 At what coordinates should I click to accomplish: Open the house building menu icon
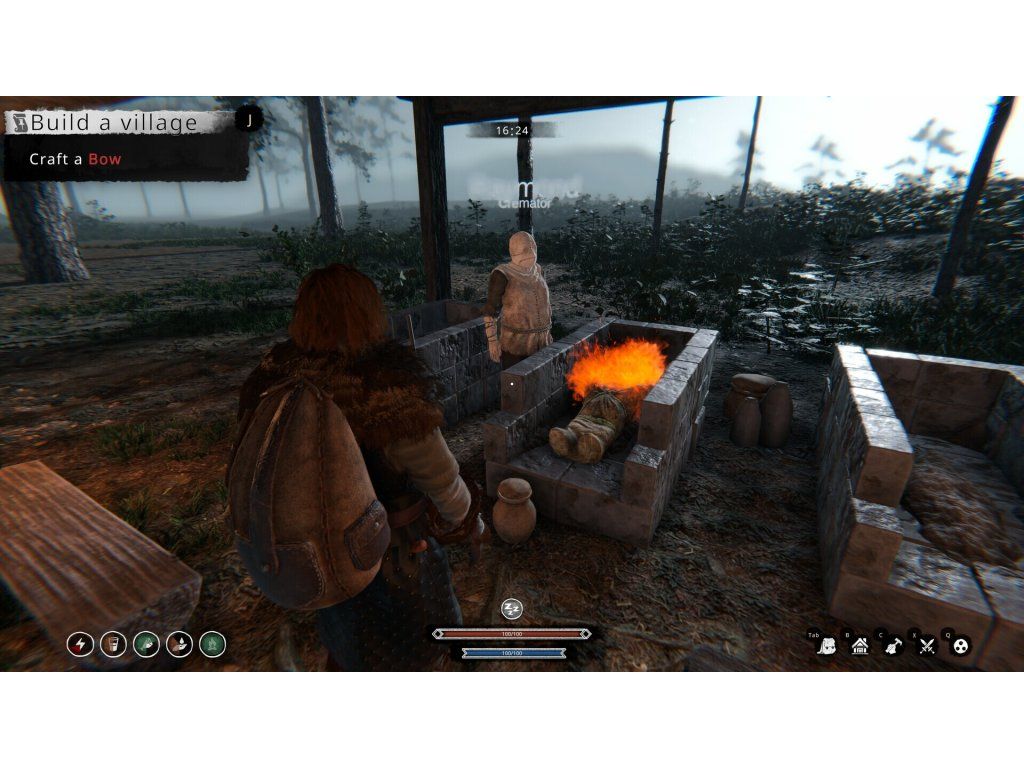click(860, 646)
